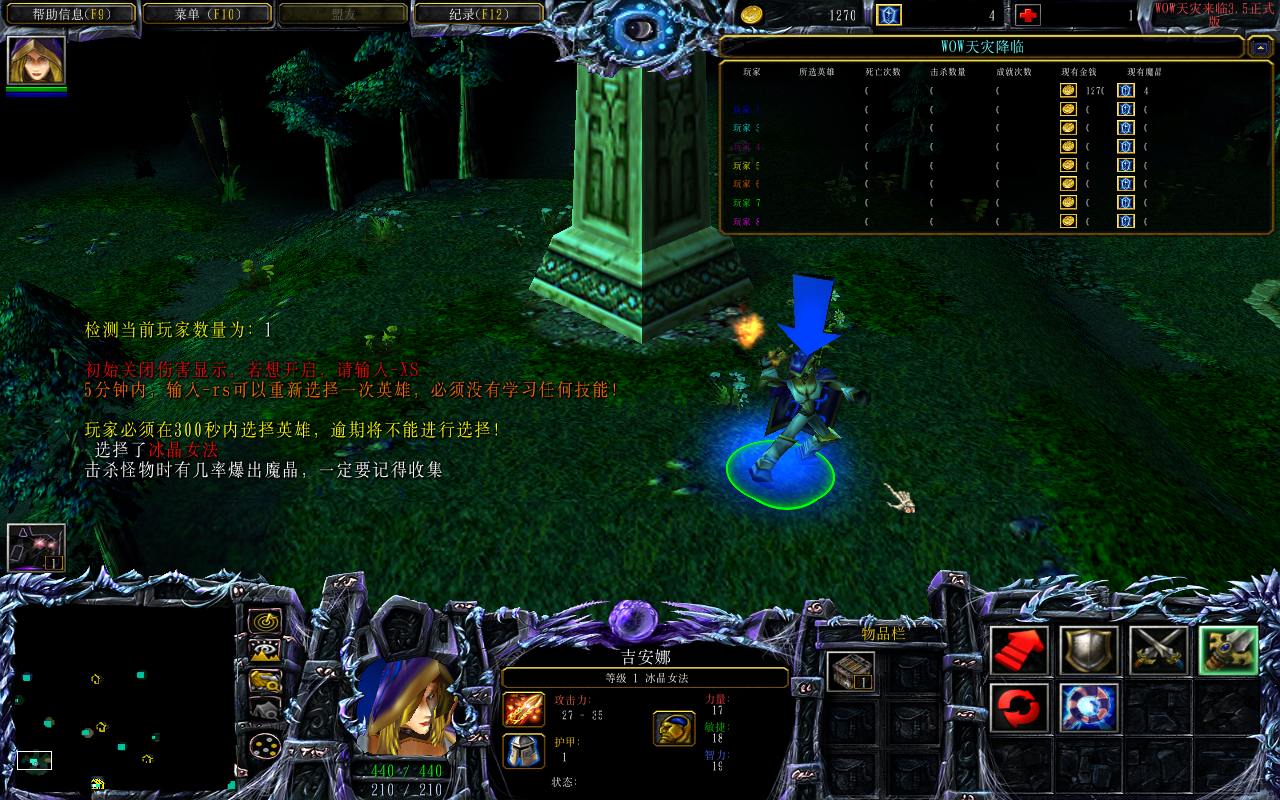1280x800 pixels.
Task: Open the 纪录 (F12) log
Action: 478,13
